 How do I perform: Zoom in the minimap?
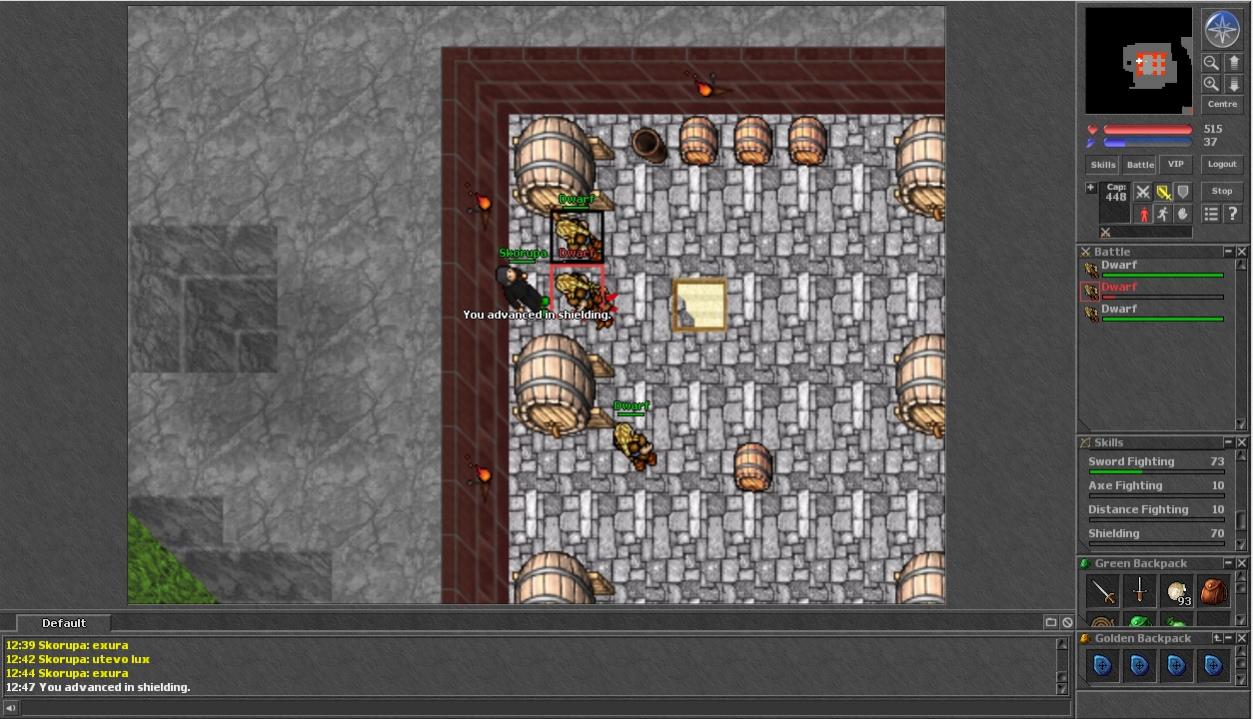click(x=1211, y=84)
